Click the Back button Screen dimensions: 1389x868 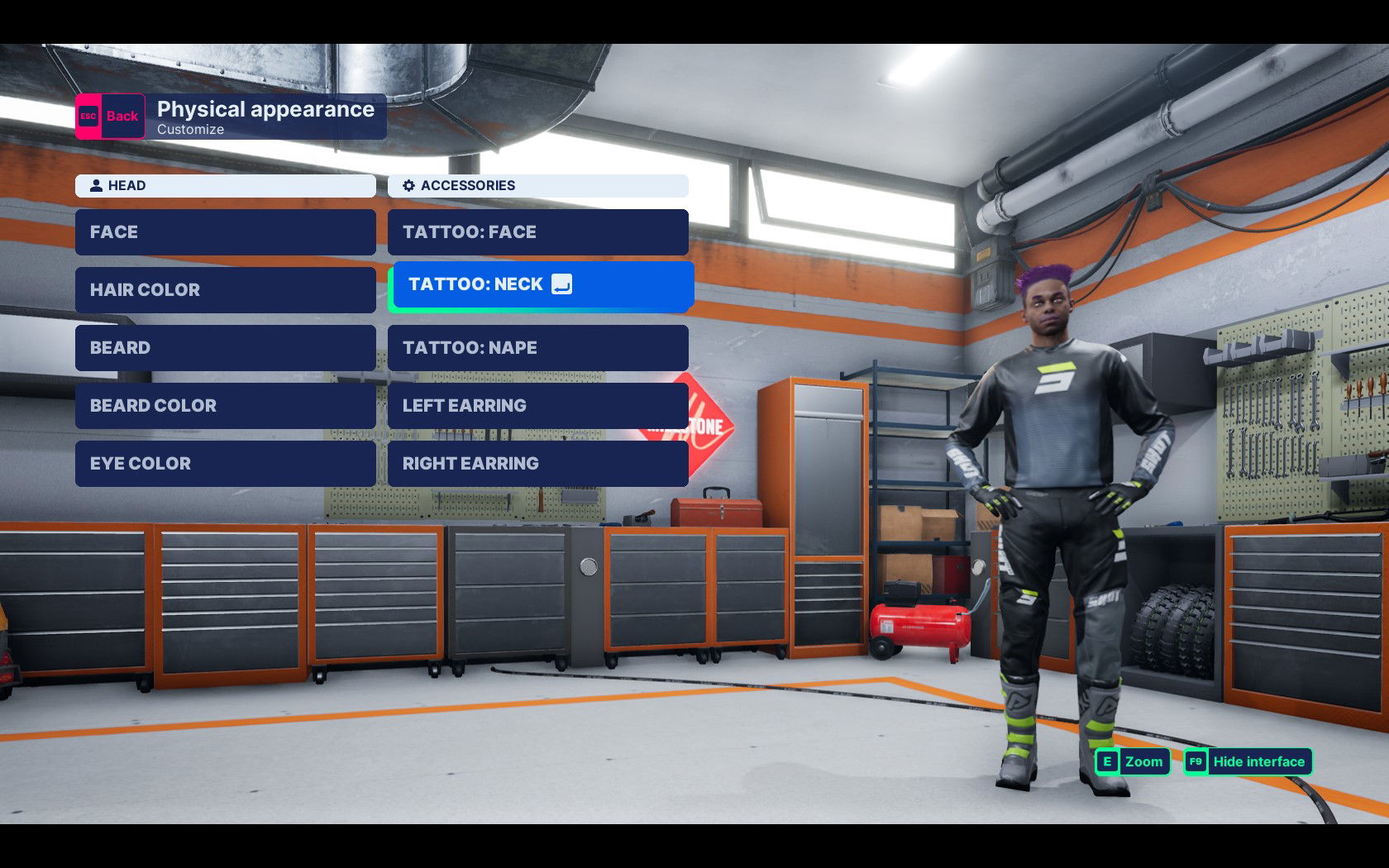(x=108, y=116)
